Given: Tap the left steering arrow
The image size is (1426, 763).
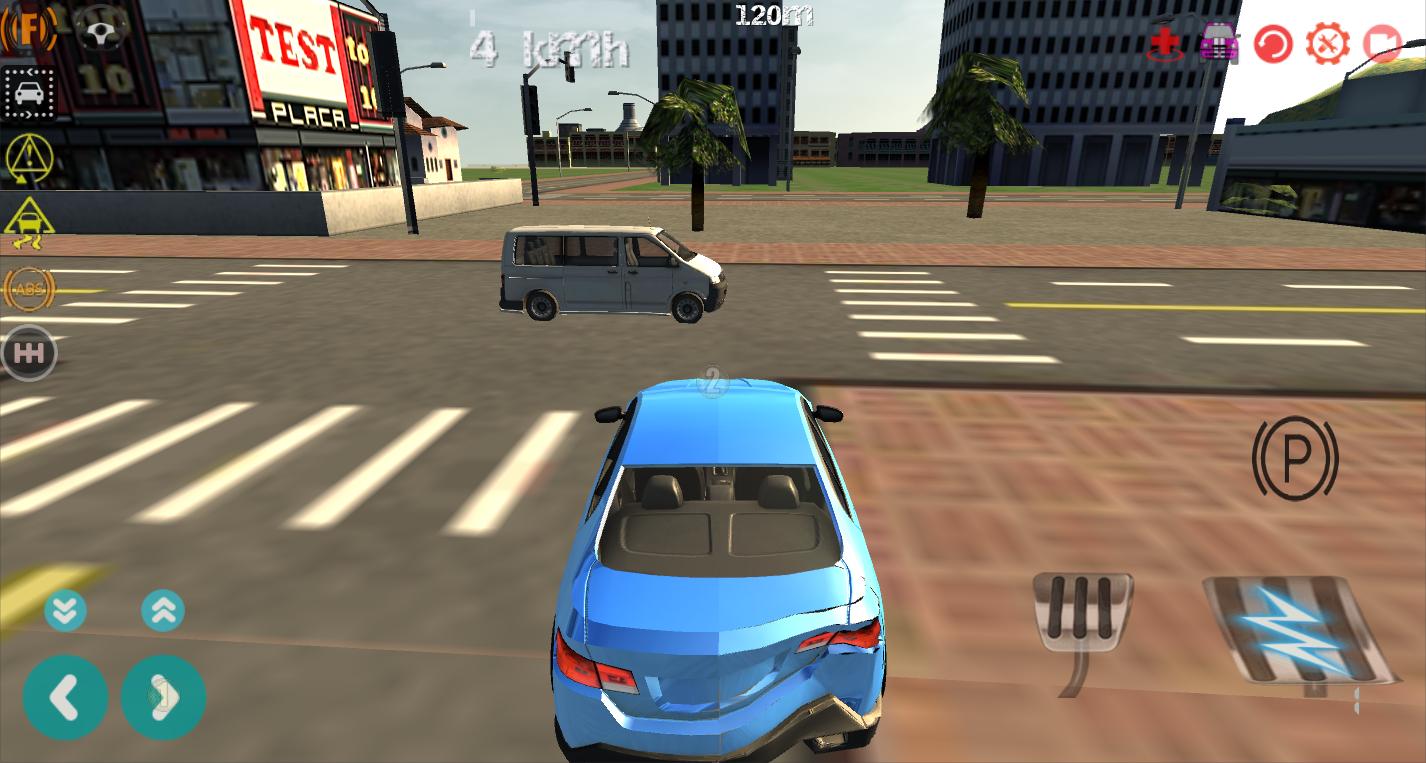Looking at the screenshot, I should pos(65,697).
